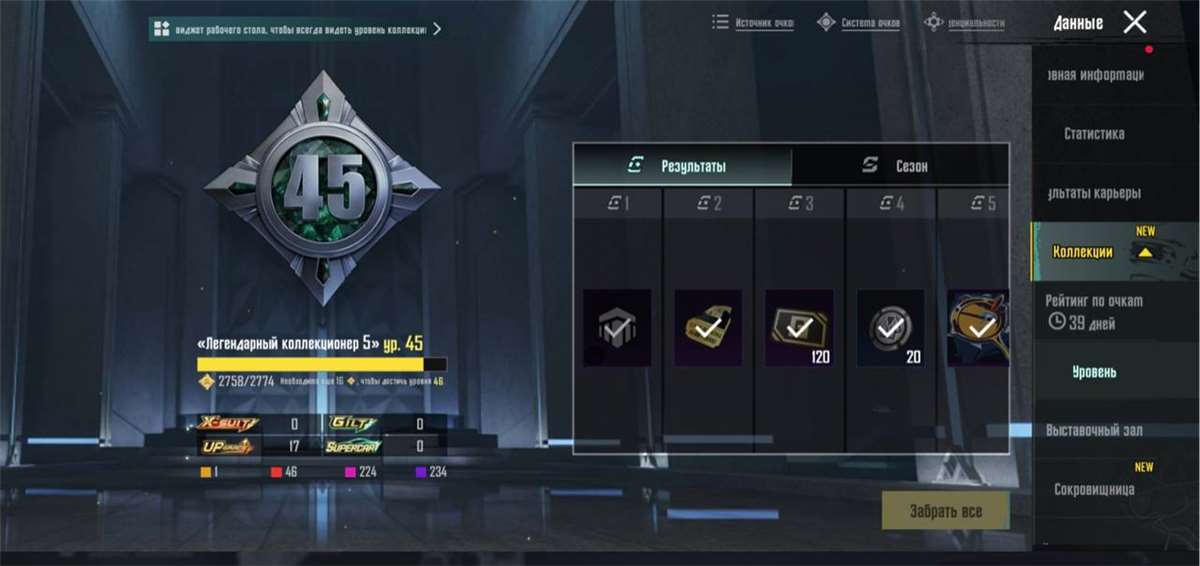
Task: Select the level 3 reward with 120
Action: click(799, 327)
